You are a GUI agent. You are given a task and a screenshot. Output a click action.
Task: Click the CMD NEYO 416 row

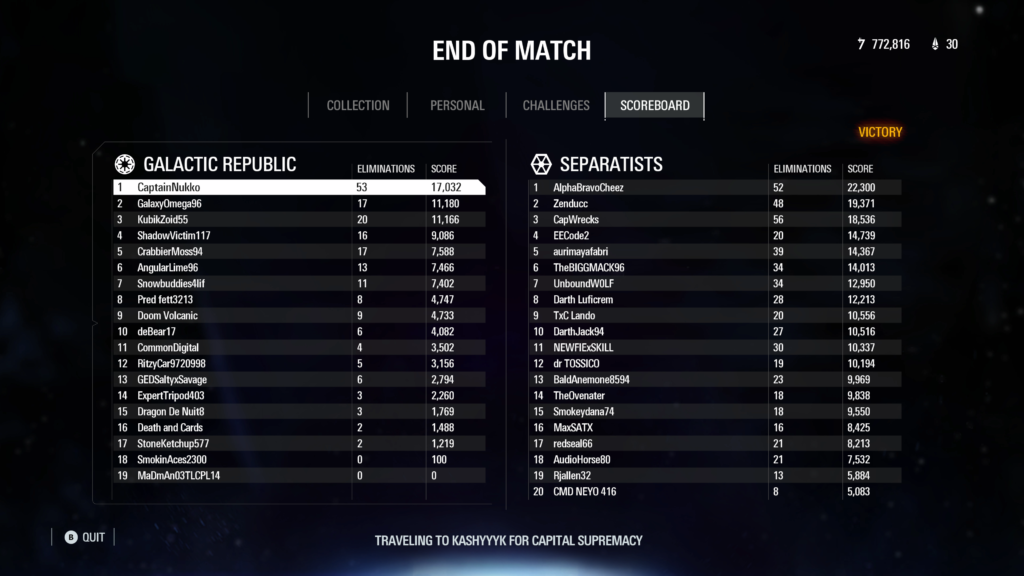click(x=714, y=491)
